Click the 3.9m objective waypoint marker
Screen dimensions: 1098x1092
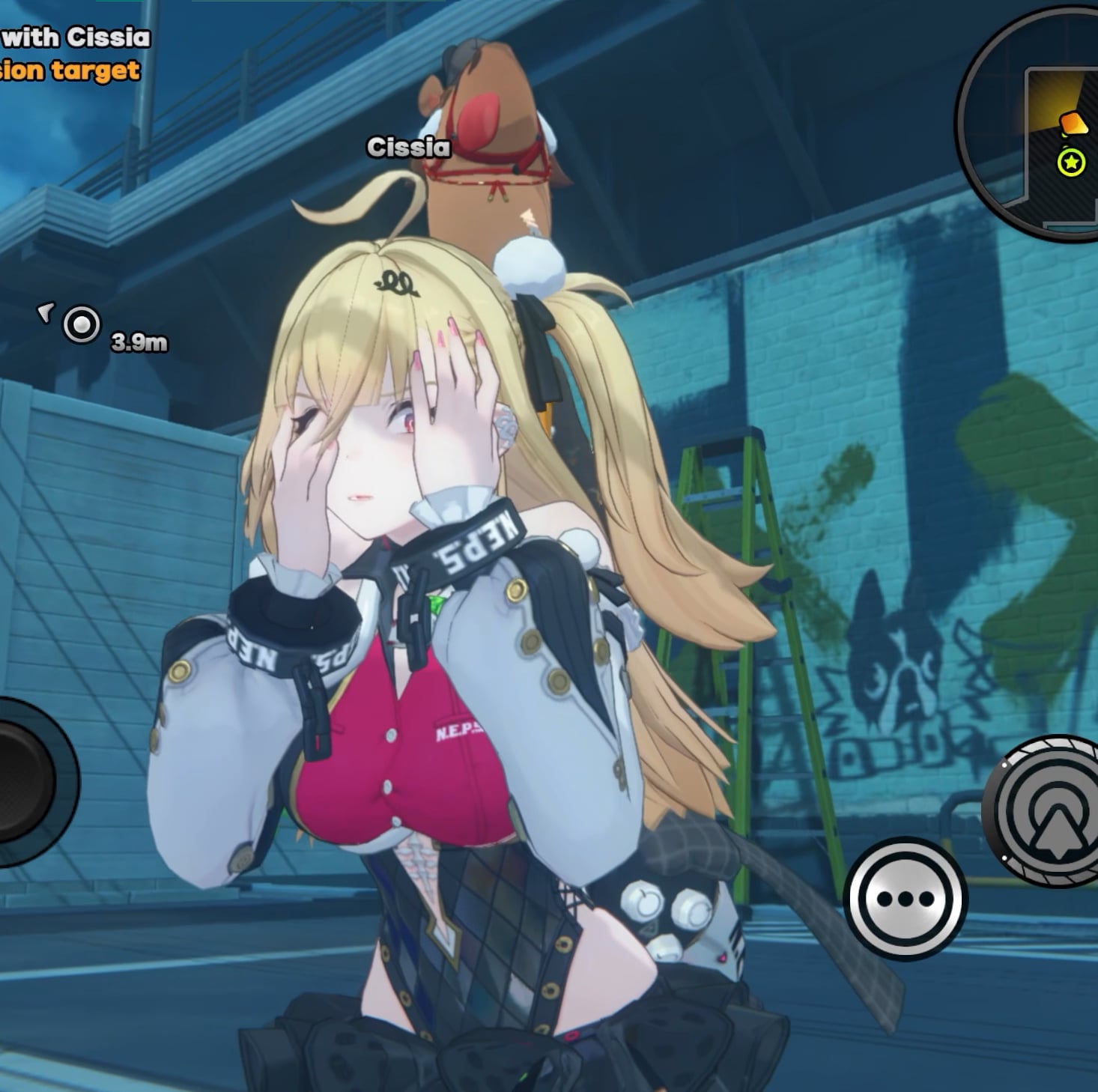tap(81, 326)
